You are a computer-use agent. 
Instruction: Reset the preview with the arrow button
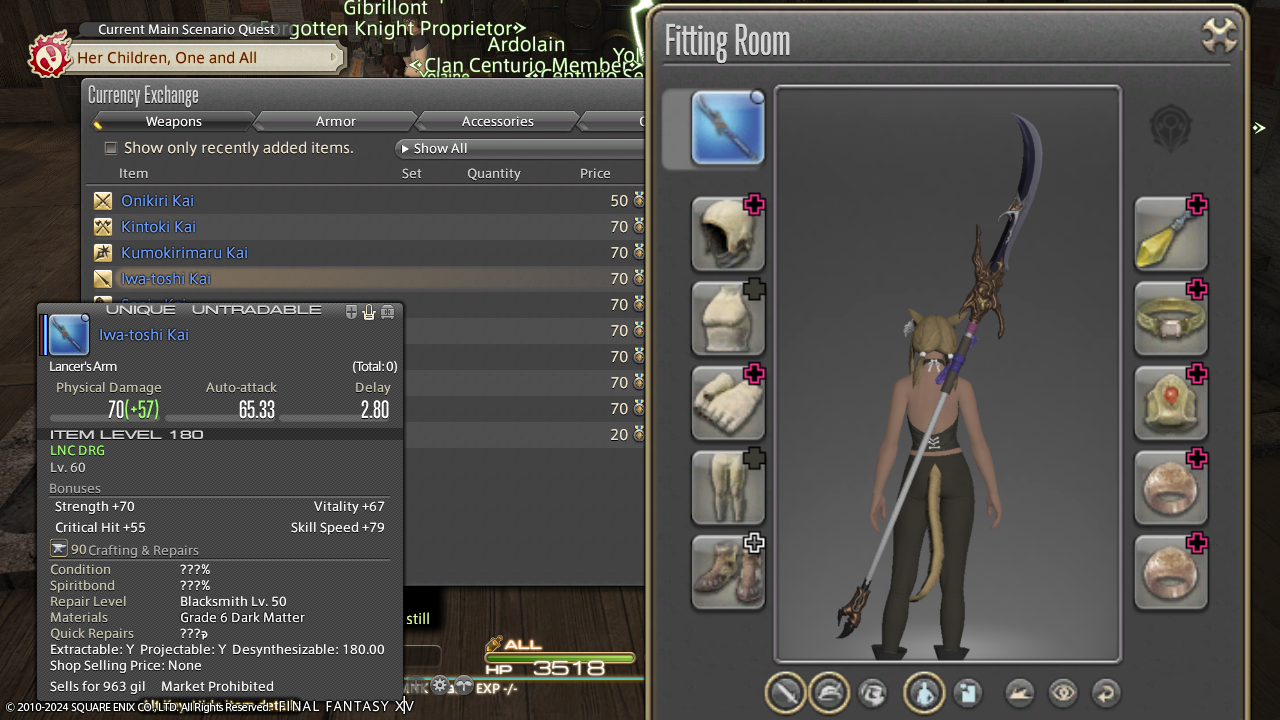(x=1105, y=692)
